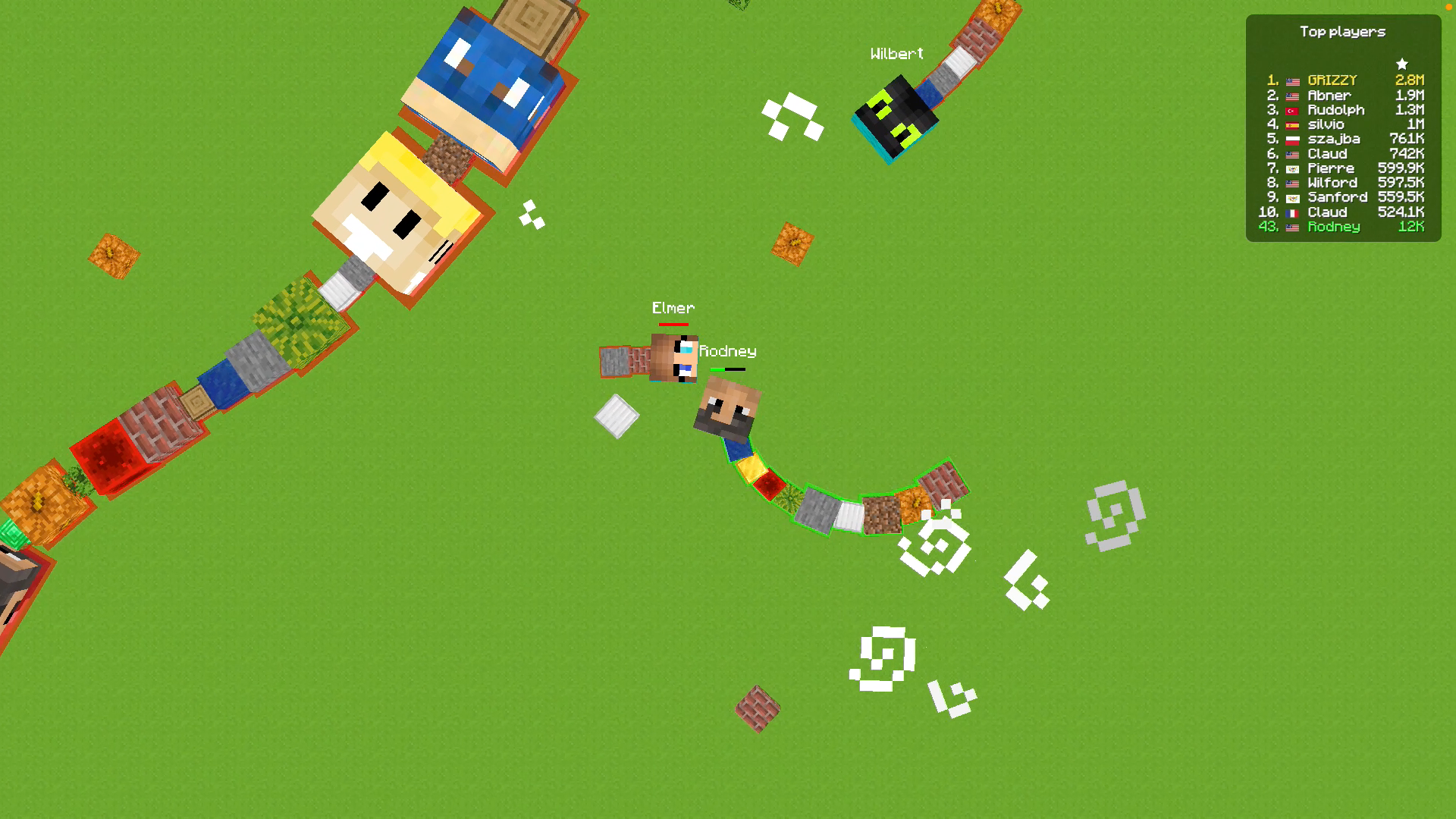Screen dimensions: 1456x819
Task: Select GRIZZY on the leaderboard
Action: [1332, 81]
